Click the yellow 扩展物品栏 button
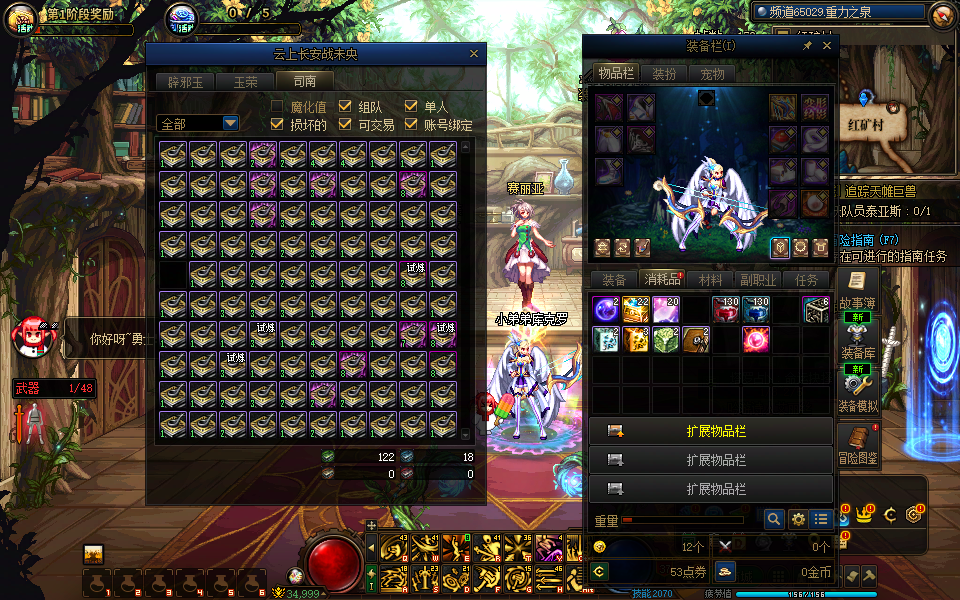 (710, 432)
